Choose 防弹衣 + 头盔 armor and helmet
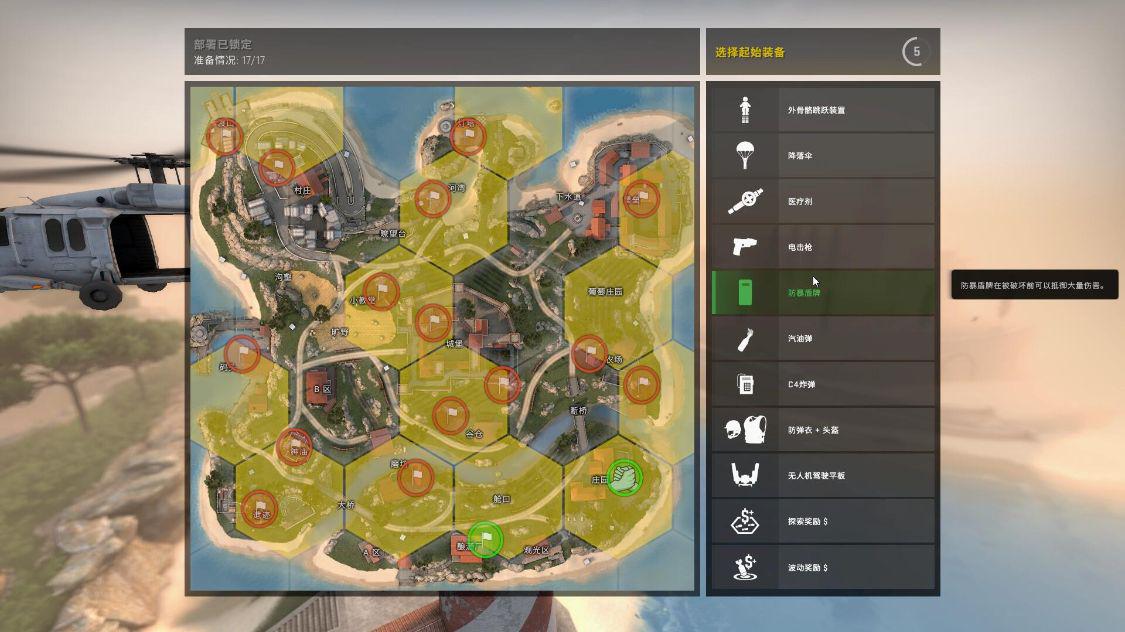The image size is (1125, 632). 822,430
